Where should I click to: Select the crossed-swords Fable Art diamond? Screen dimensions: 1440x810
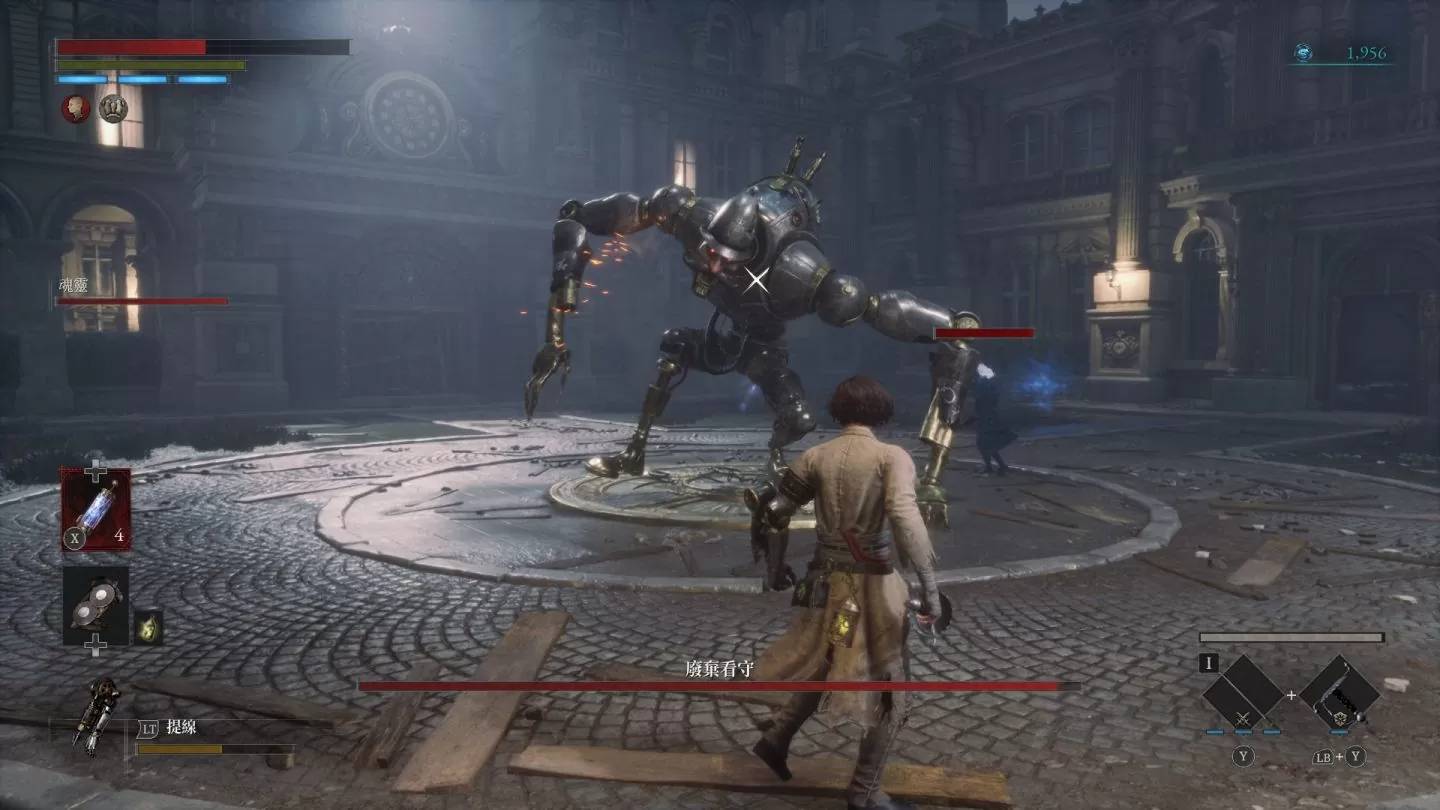pyautogui.click(x=1243, y=693)
